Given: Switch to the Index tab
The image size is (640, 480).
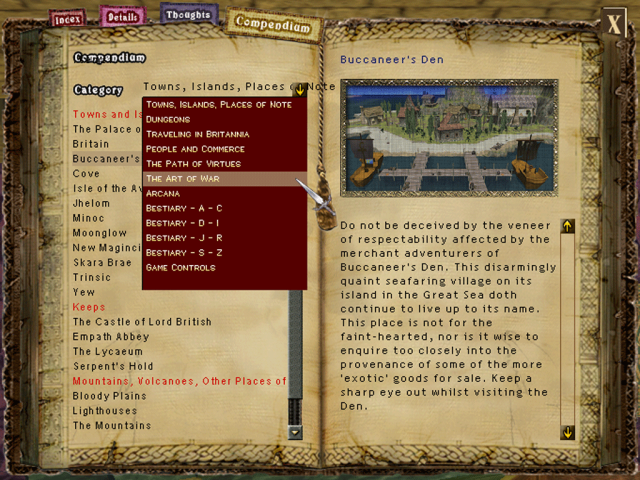Looking at the screenshot, I should pyautogui.click(x=68, y=18).
